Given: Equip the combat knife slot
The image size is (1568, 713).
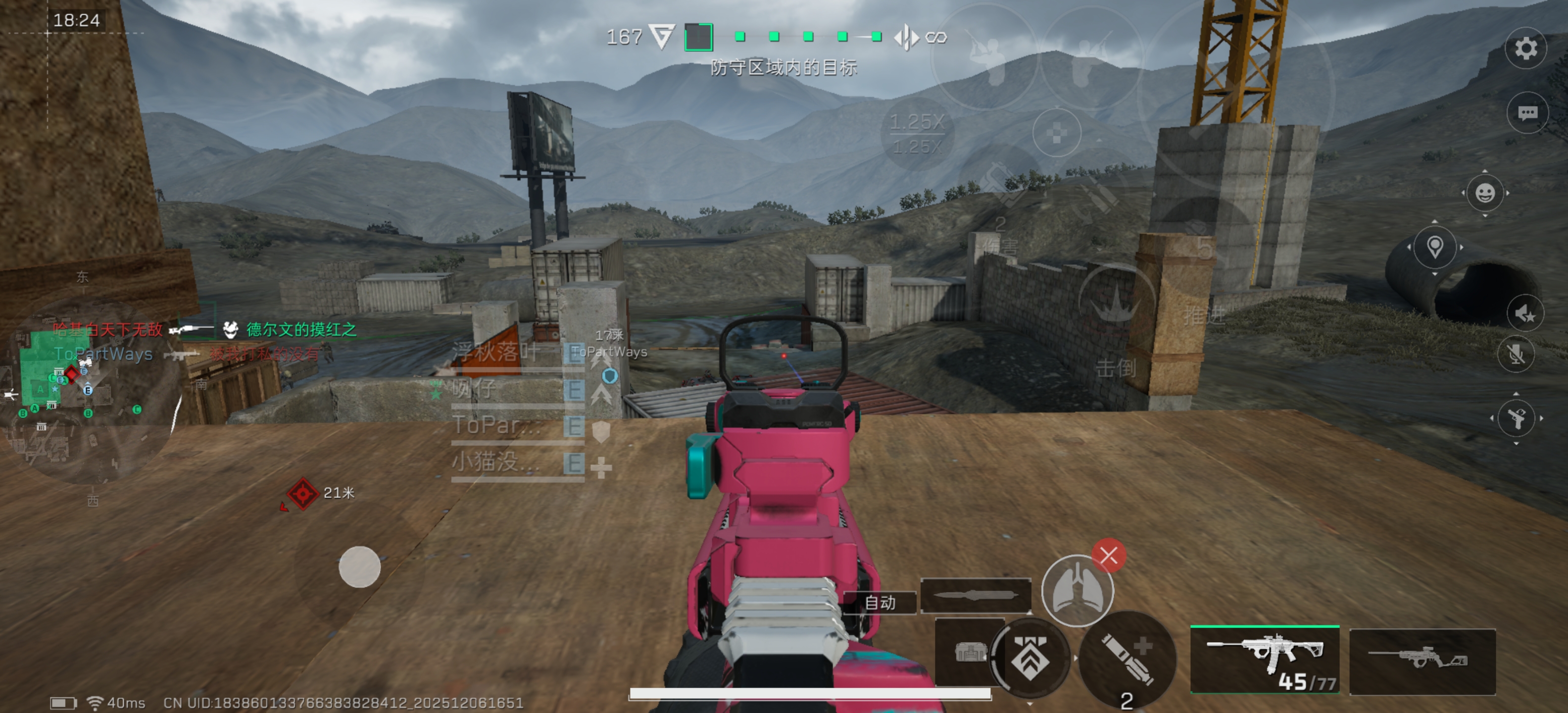Looking at the screenshot, I should pos(975,595).
